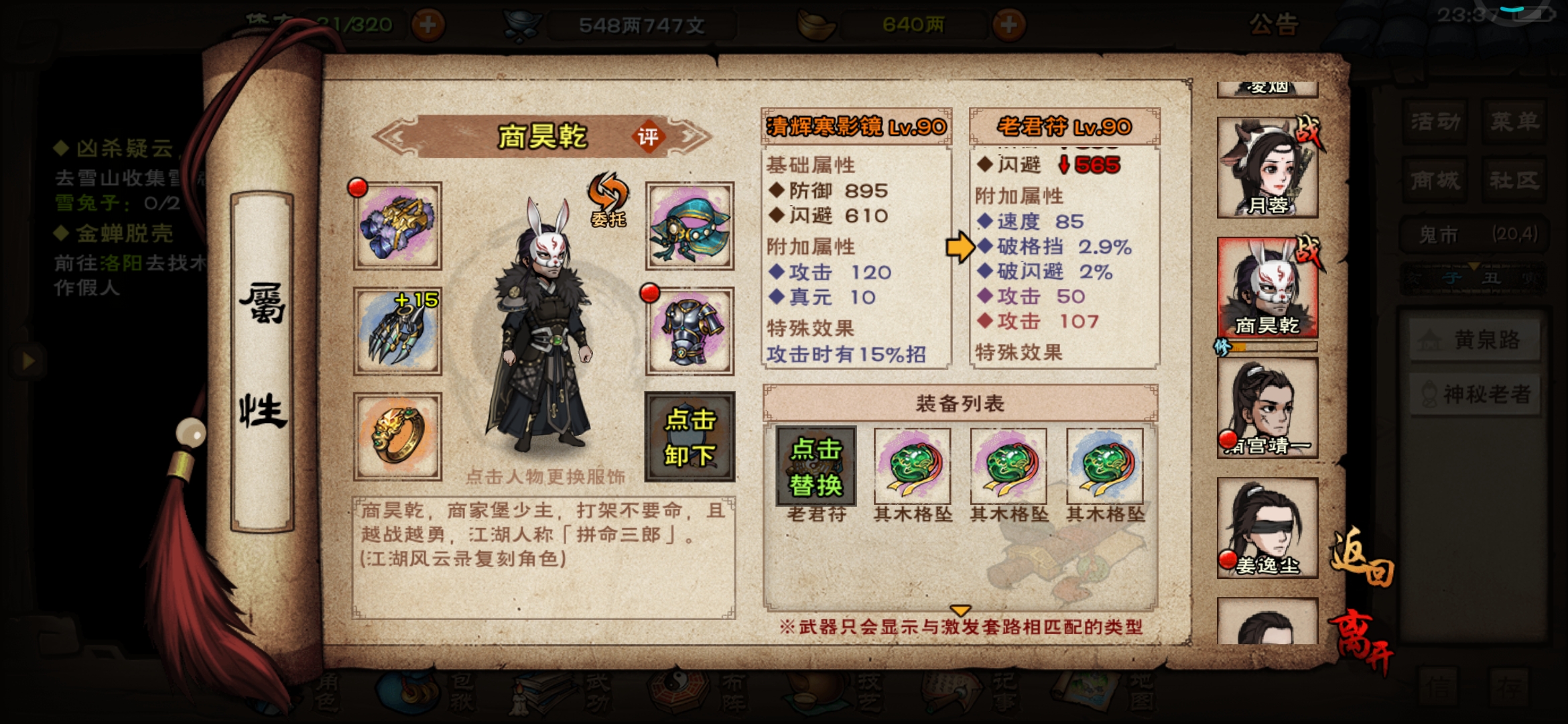The width and height of the screenshot is (1568, 724).
Task: Click 点击卸下 to unequip the item
Action: [x=690, y=437]
